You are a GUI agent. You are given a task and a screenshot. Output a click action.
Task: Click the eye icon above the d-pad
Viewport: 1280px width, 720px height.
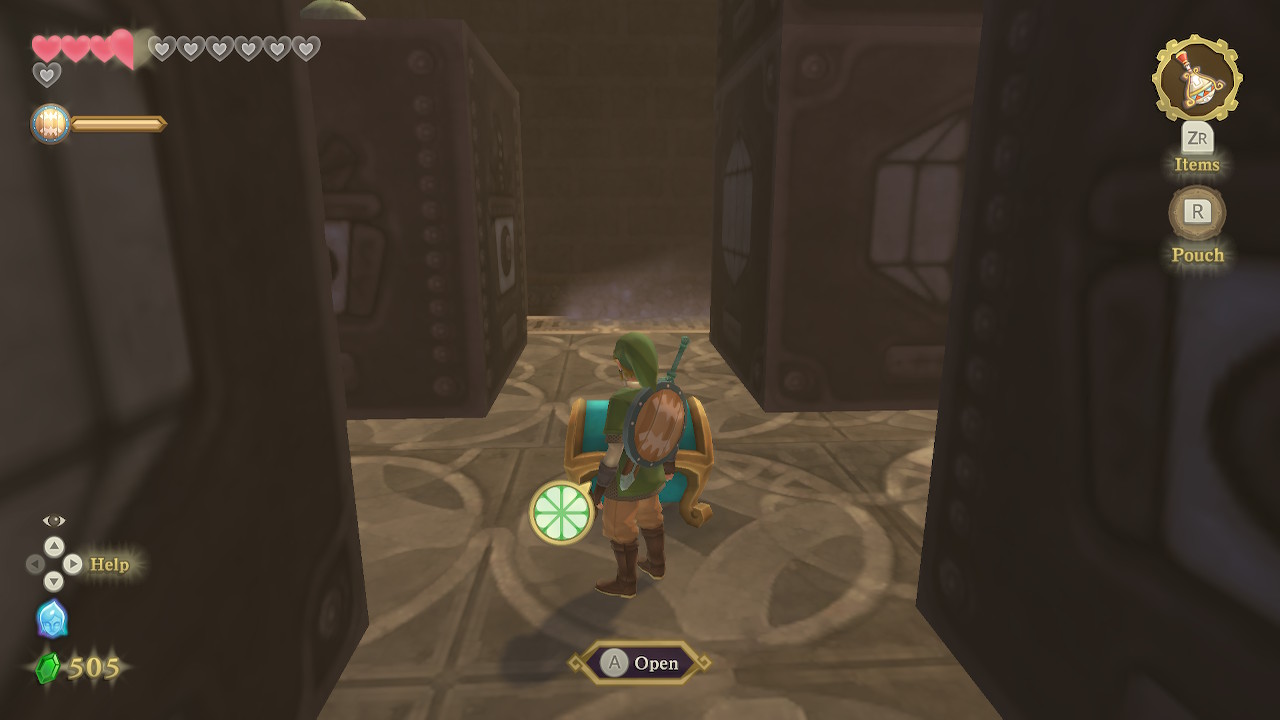pyautogui.click(x=54, y=521)
